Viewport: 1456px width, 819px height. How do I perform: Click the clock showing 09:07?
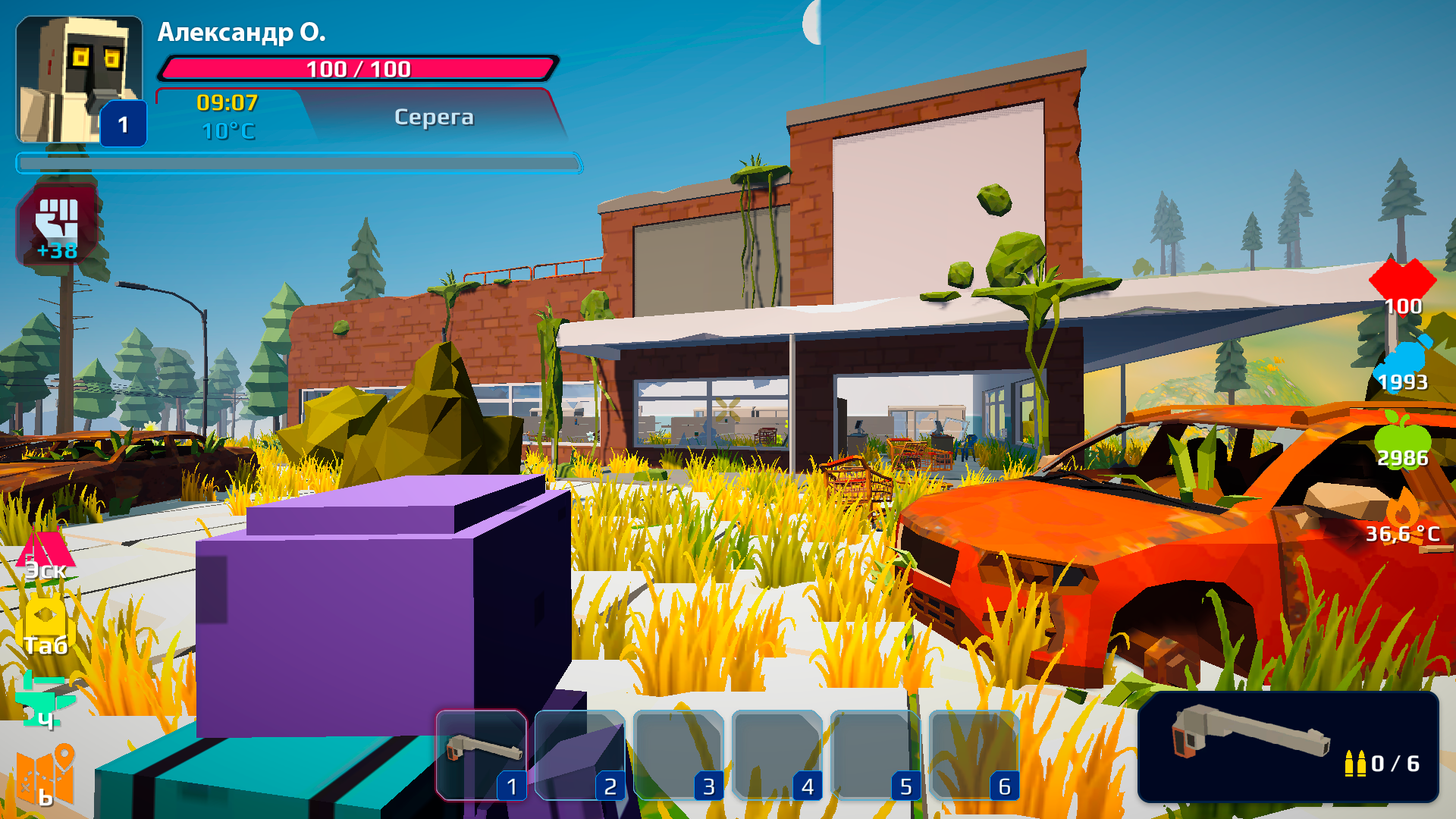(225, 102)
